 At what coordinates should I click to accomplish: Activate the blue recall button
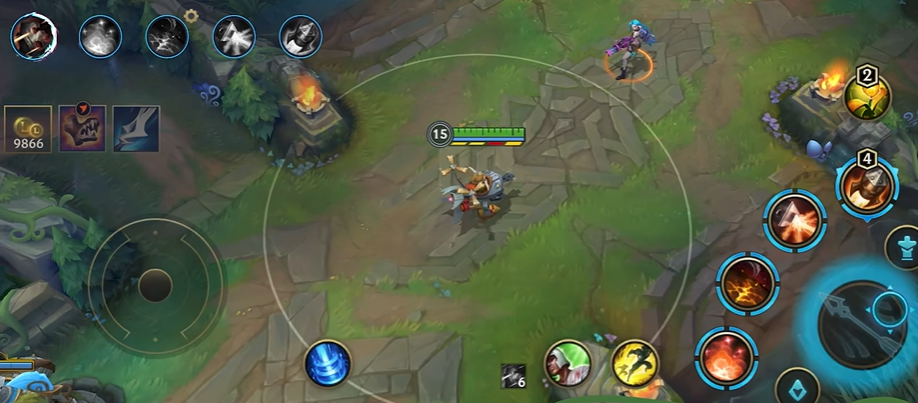(x=328, y=363)
